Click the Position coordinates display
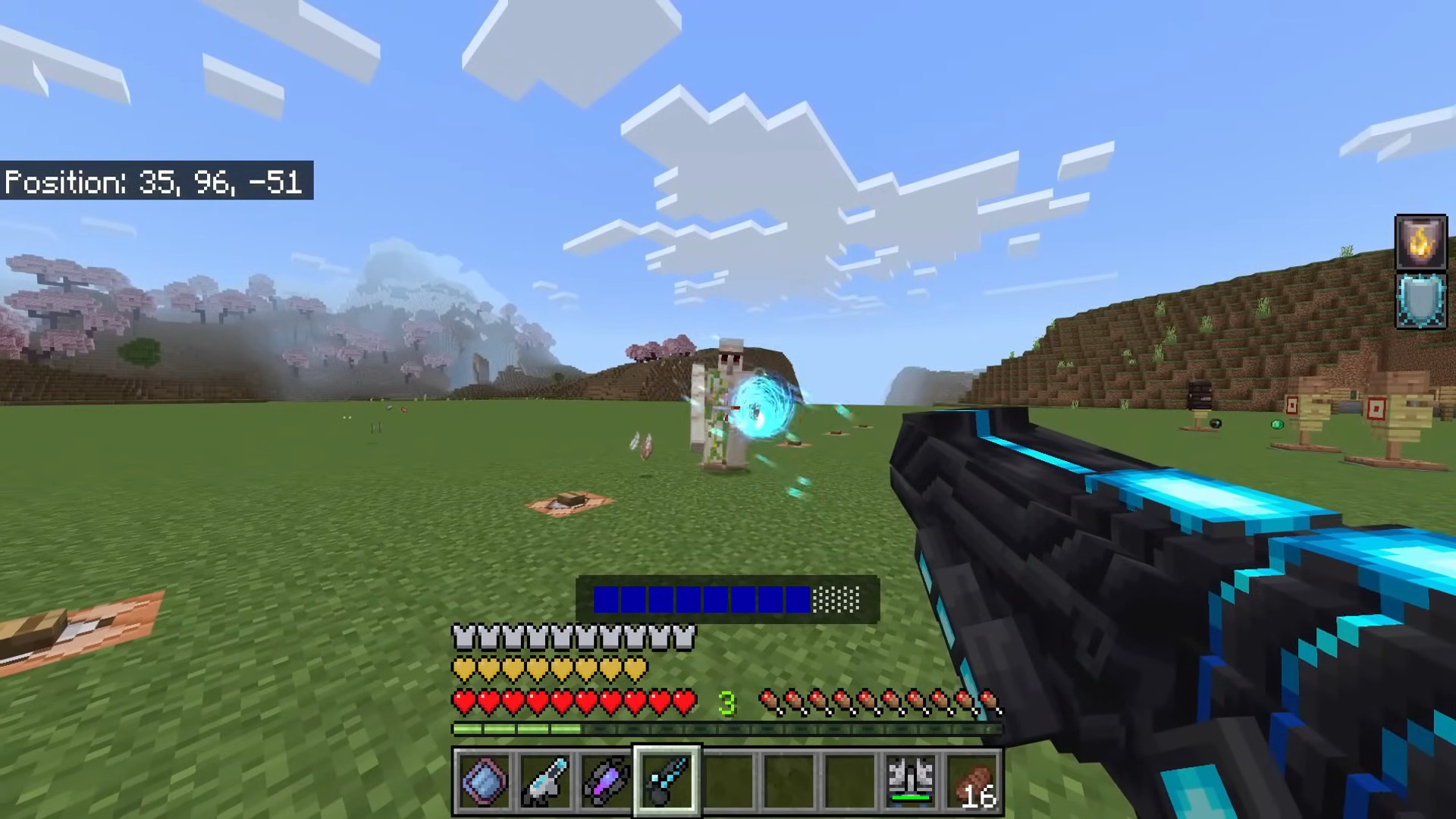Viewport: 1456px width, 819px height. (x=155, y=182)
